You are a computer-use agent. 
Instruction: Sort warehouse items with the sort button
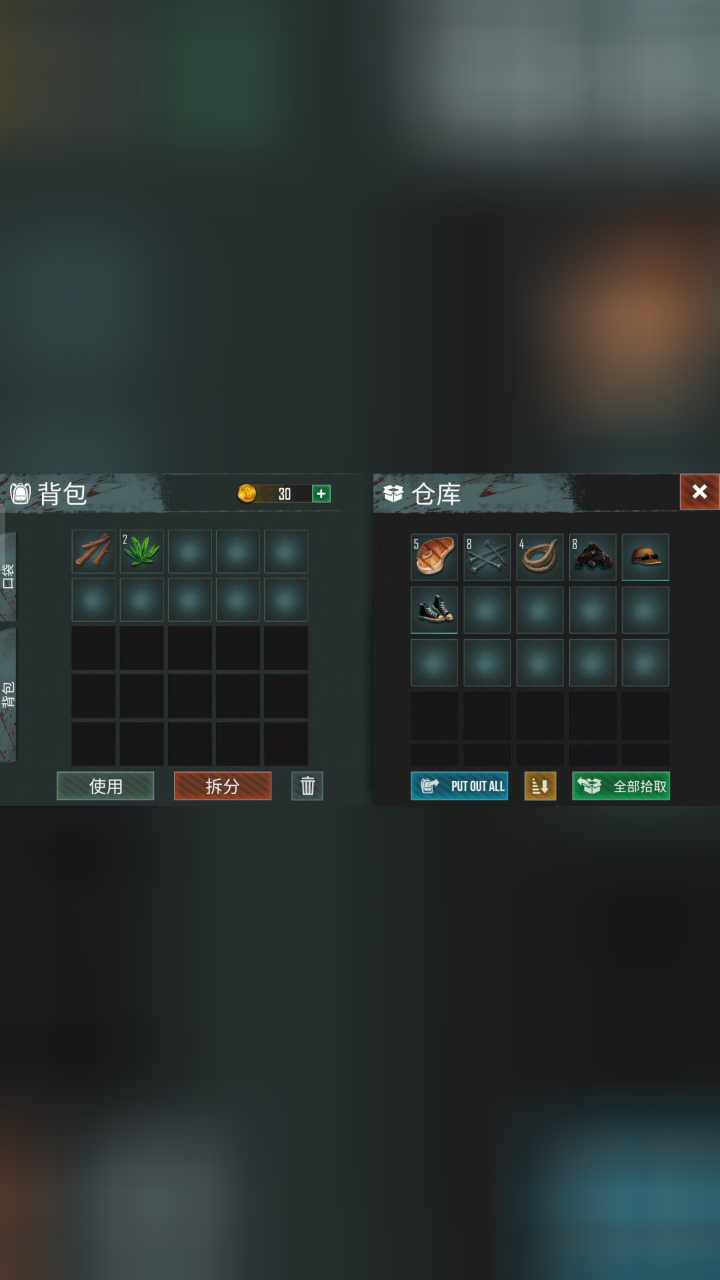tap(540, 786)
